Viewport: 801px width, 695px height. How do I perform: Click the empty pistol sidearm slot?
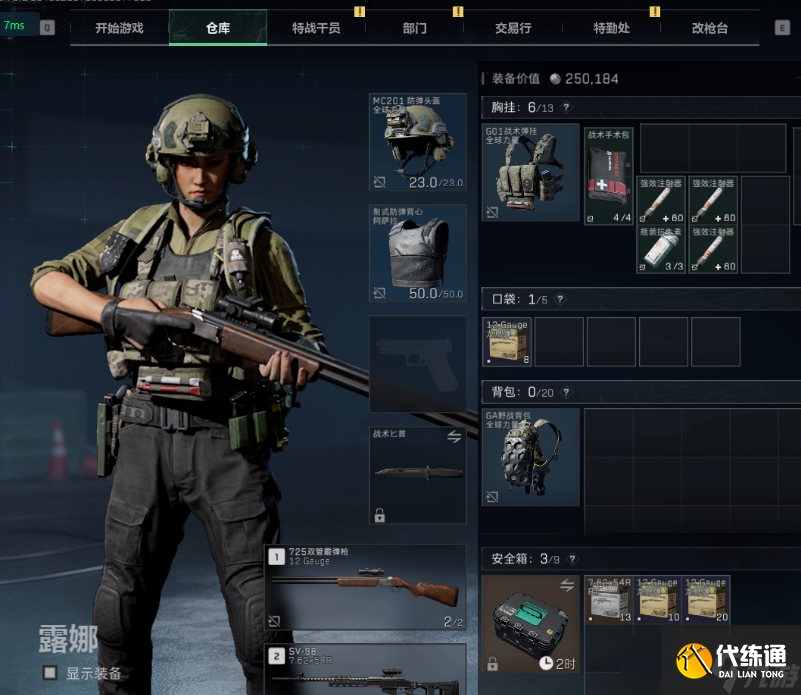tap(417, 364)
